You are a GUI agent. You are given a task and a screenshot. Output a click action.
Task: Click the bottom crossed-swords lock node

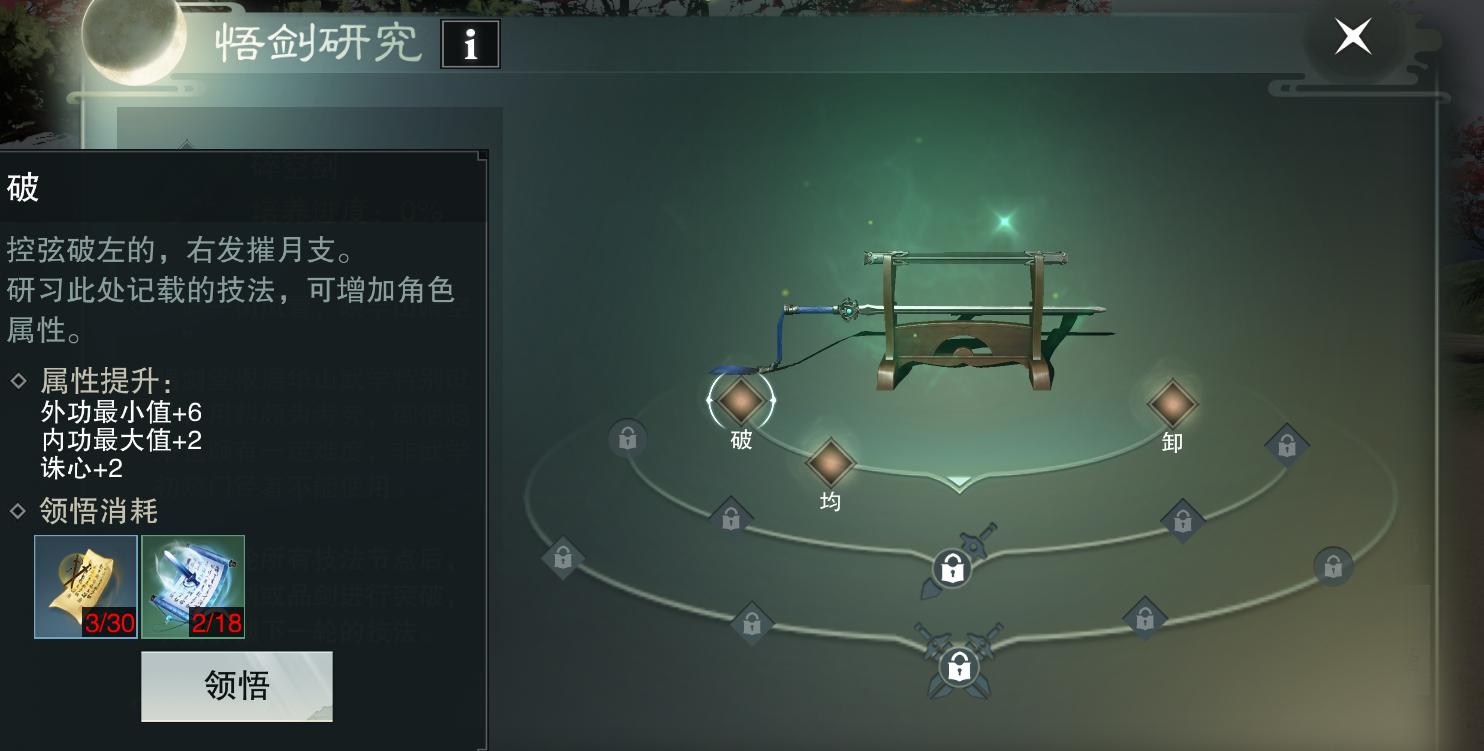(x=959, y=666)
